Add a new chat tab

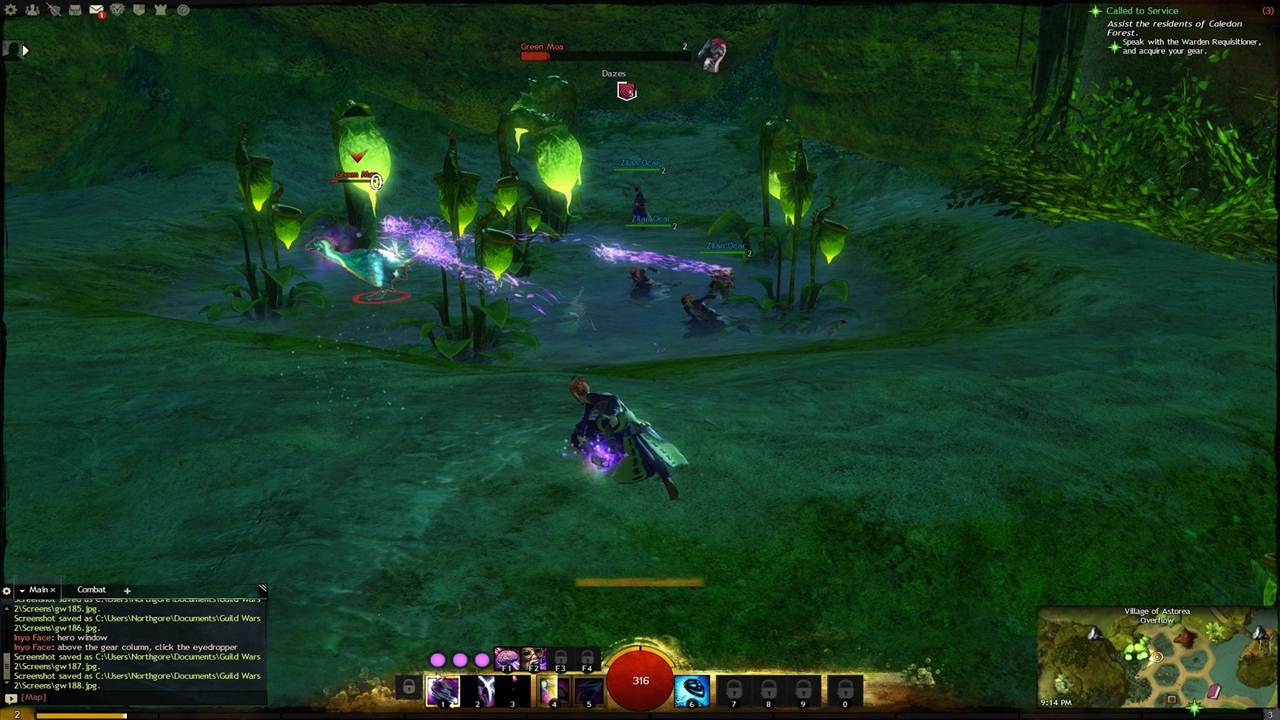127,590
